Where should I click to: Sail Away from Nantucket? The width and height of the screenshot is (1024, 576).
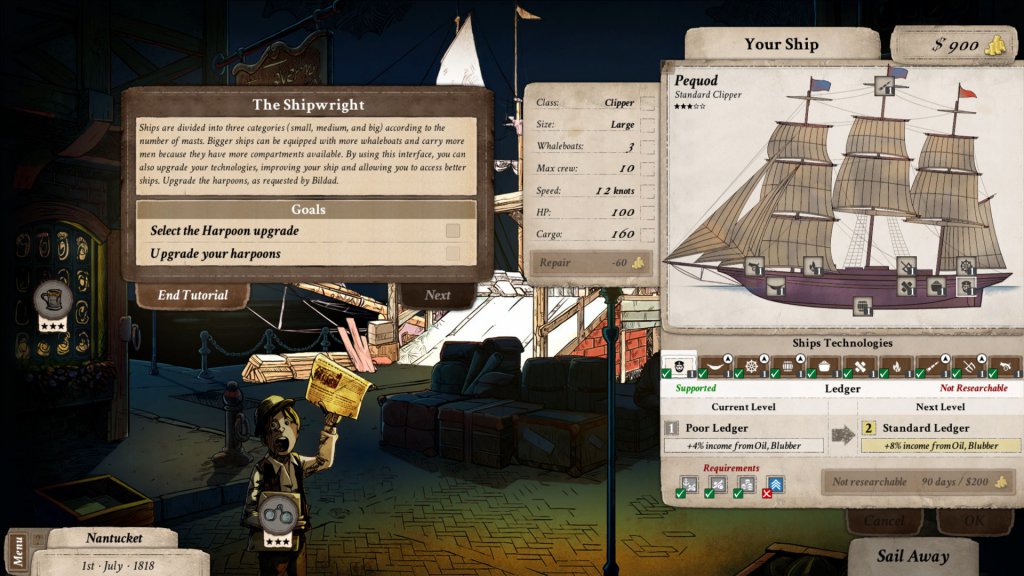tap(912, 557)
